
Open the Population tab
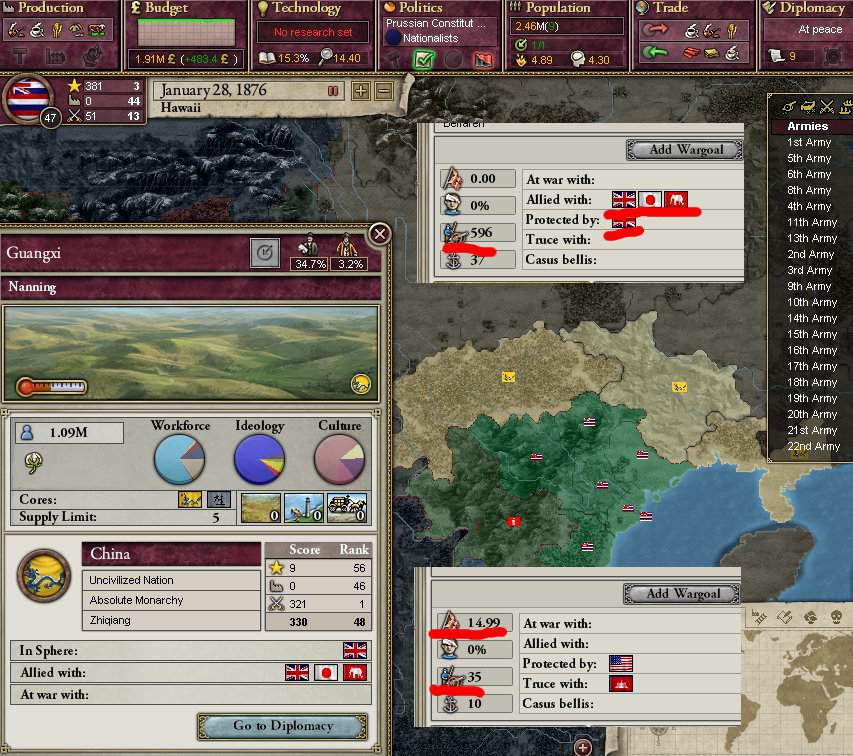coord(558,8)
